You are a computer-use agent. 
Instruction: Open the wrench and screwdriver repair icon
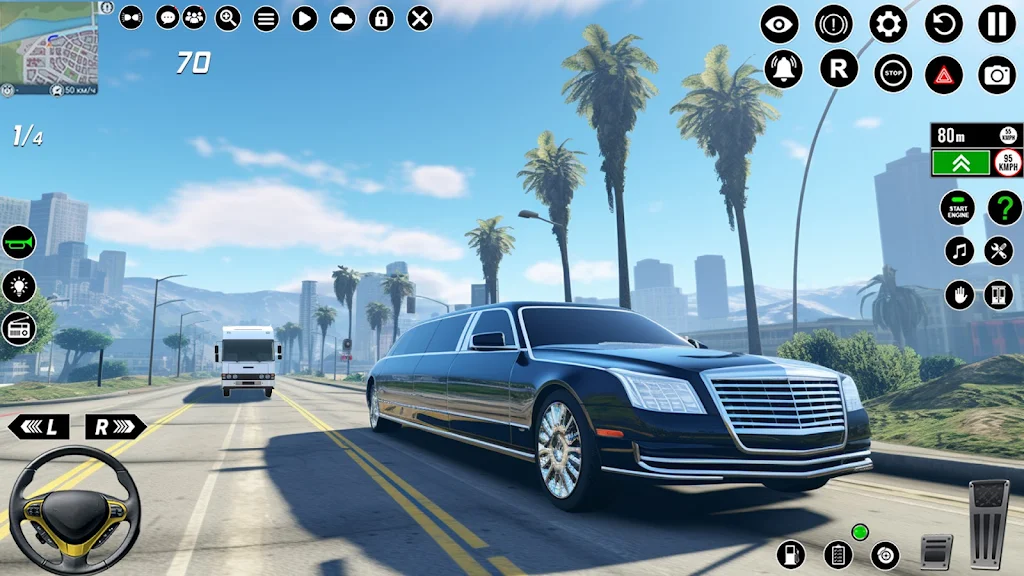coord(998,251)
